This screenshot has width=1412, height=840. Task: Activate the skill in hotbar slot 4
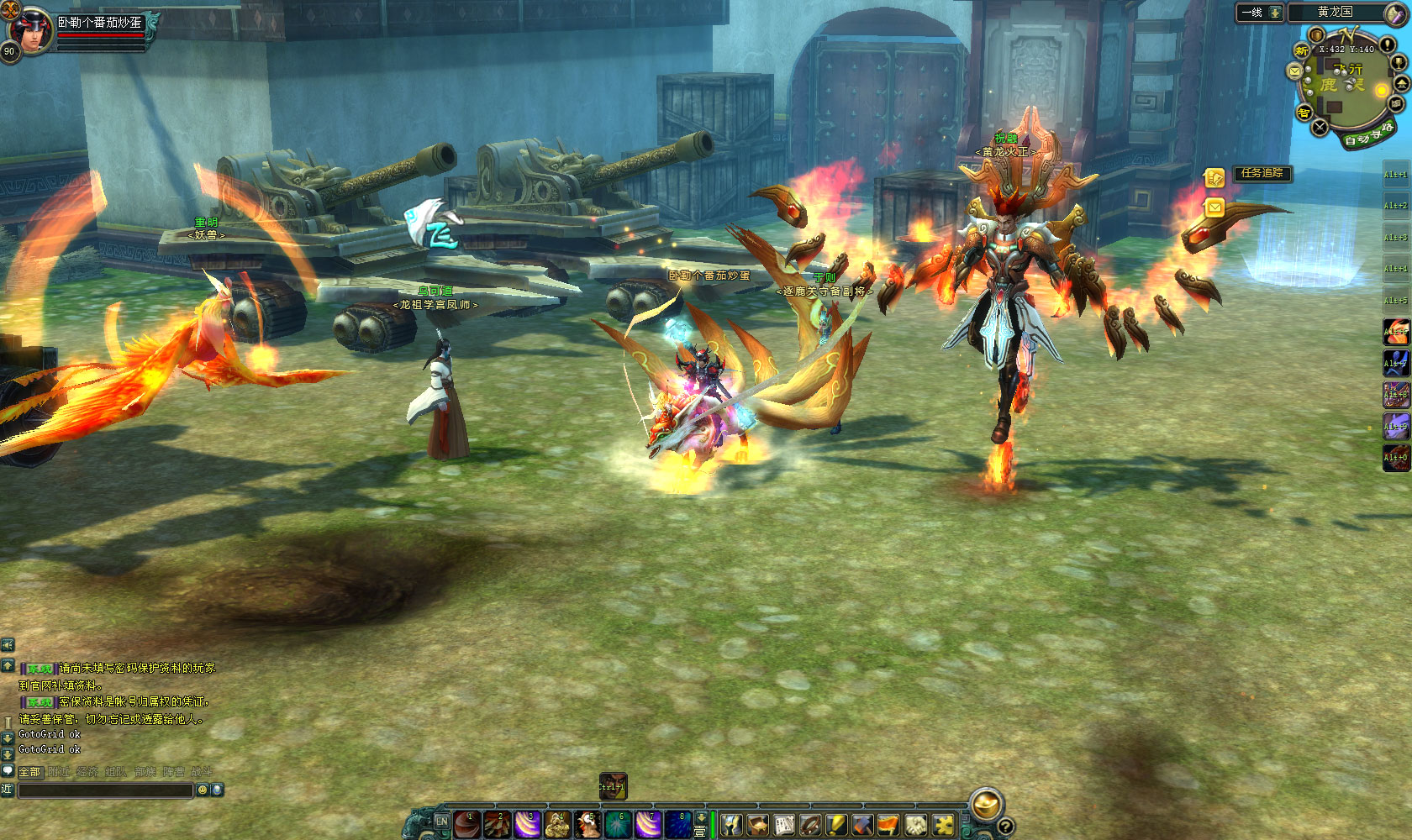[x=556, y=825]
